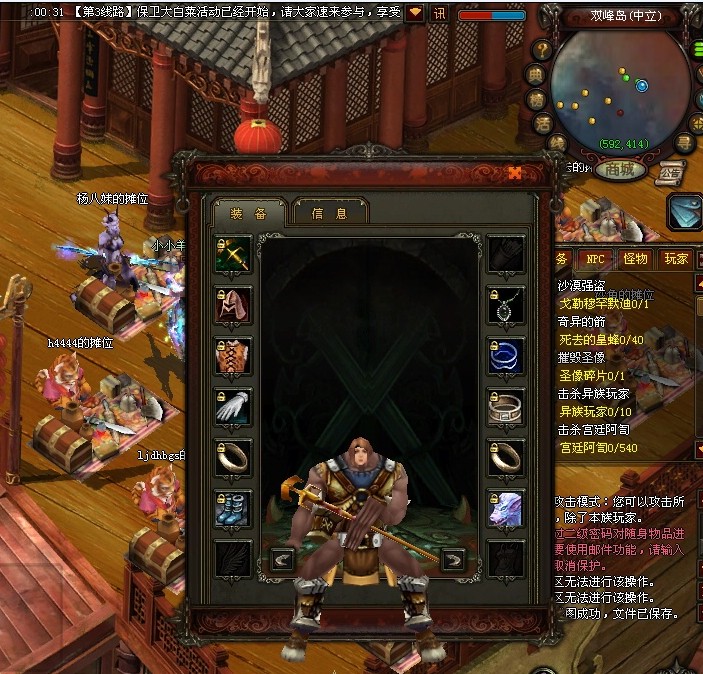Click the red hood helmet slot
703x674 pixels.
click(234, 305)
